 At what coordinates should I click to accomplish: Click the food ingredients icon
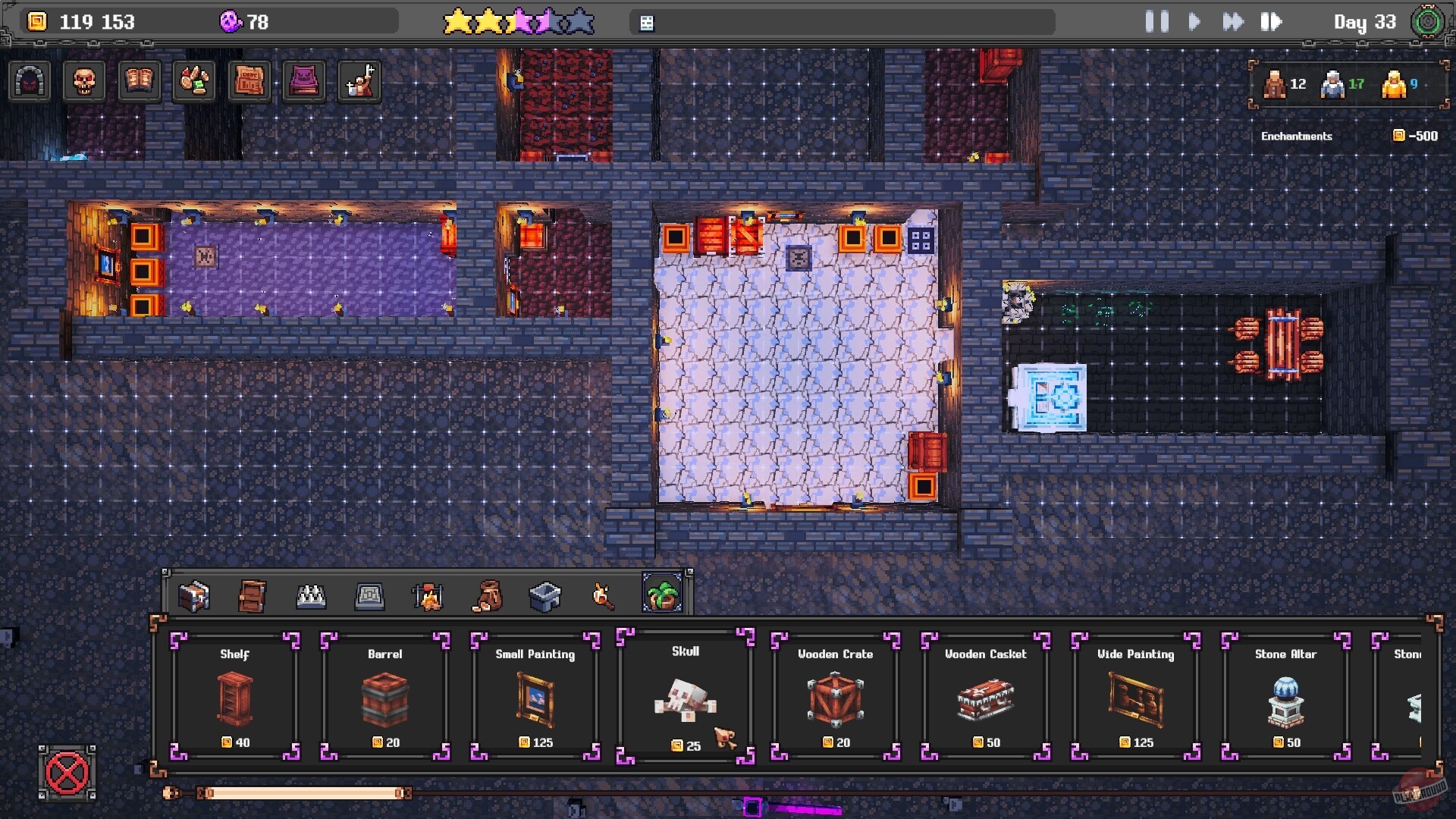click(193, 82)
